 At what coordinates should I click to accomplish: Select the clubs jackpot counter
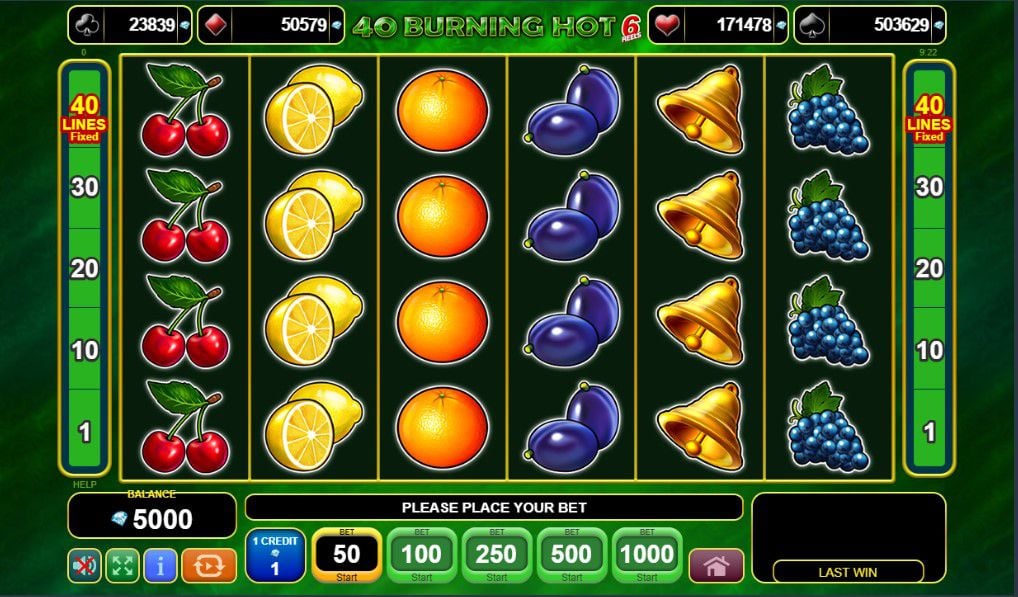point(130,25)
